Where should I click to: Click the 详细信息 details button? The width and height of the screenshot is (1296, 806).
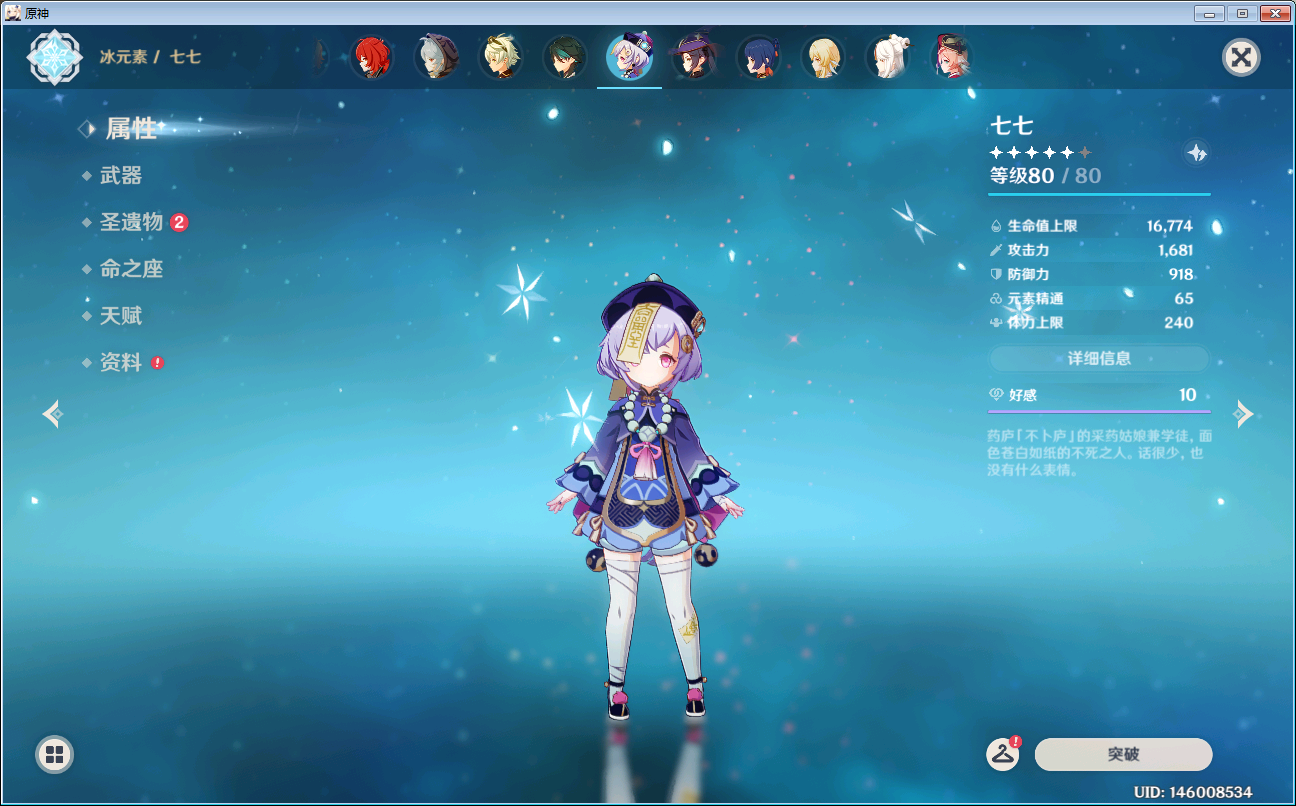tap(1099, 358)
